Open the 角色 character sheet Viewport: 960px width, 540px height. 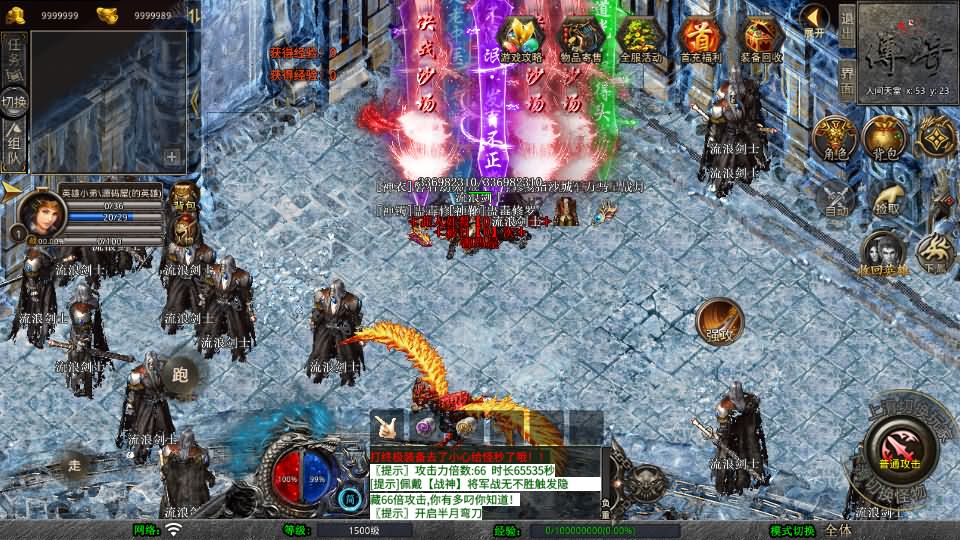[833, 139]
